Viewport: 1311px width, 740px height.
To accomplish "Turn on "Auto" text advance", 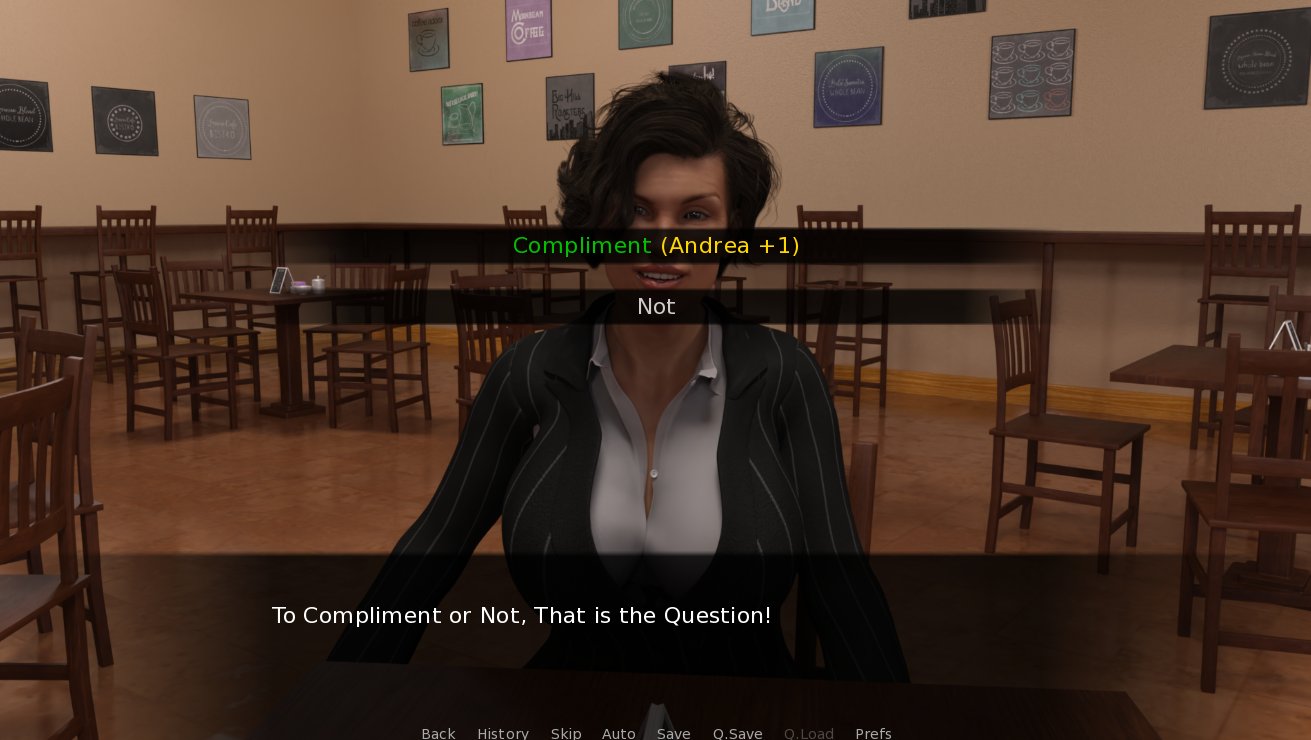I will coord(619,733).
